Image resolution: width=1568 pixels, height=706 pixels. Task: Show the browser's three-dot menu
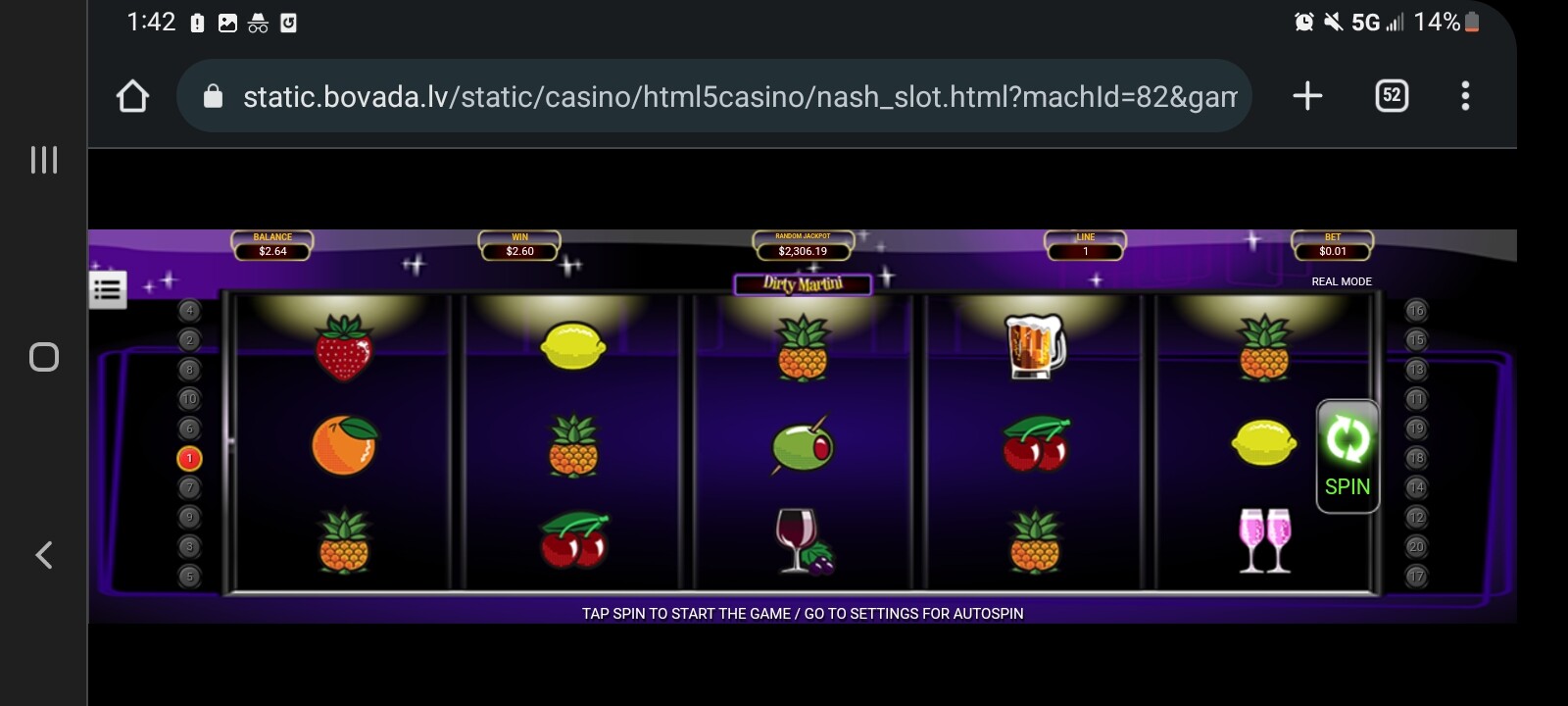coord(1465,96)
